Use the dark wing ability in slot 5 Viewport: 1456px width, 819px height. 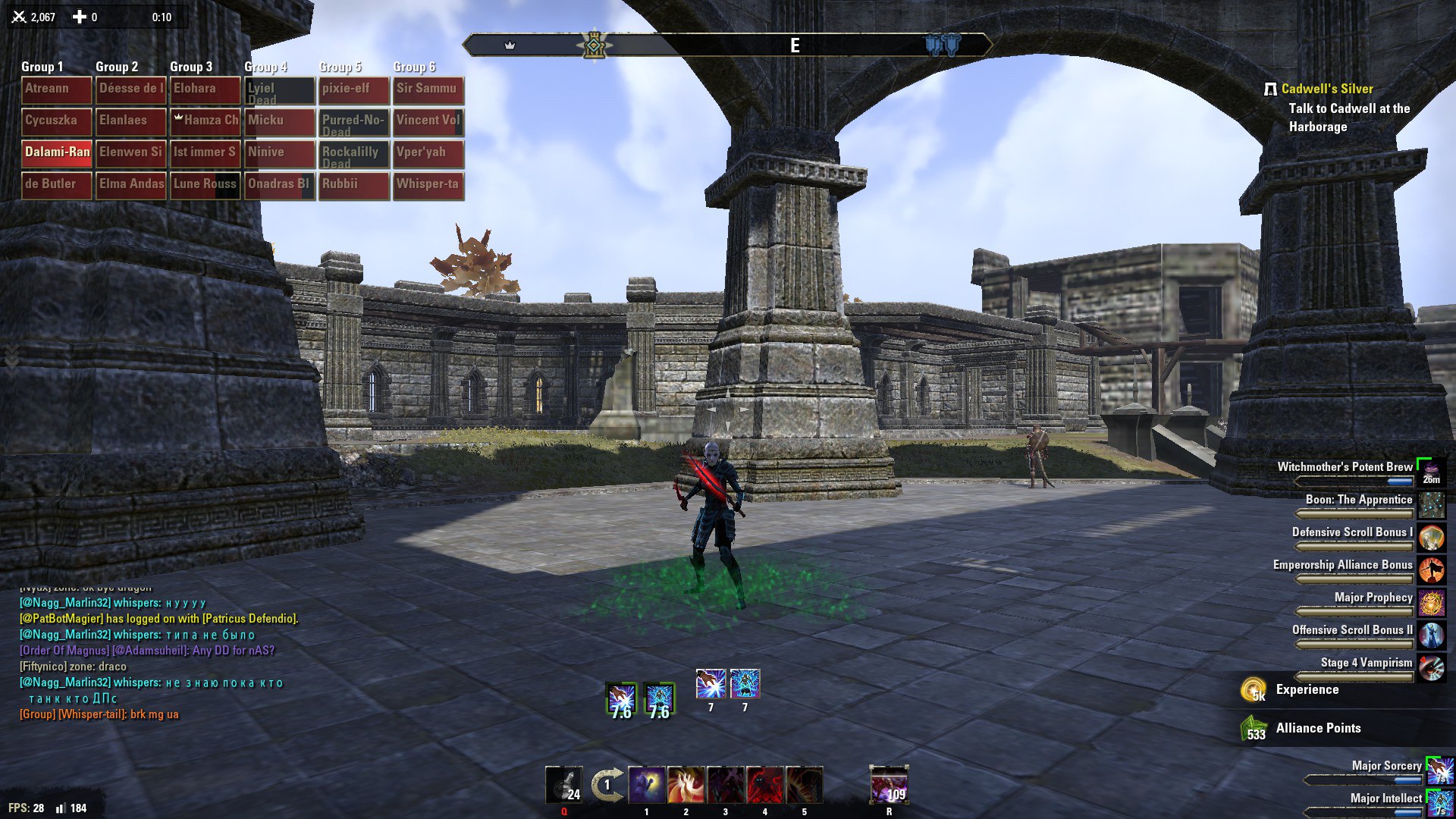(805, 786)
